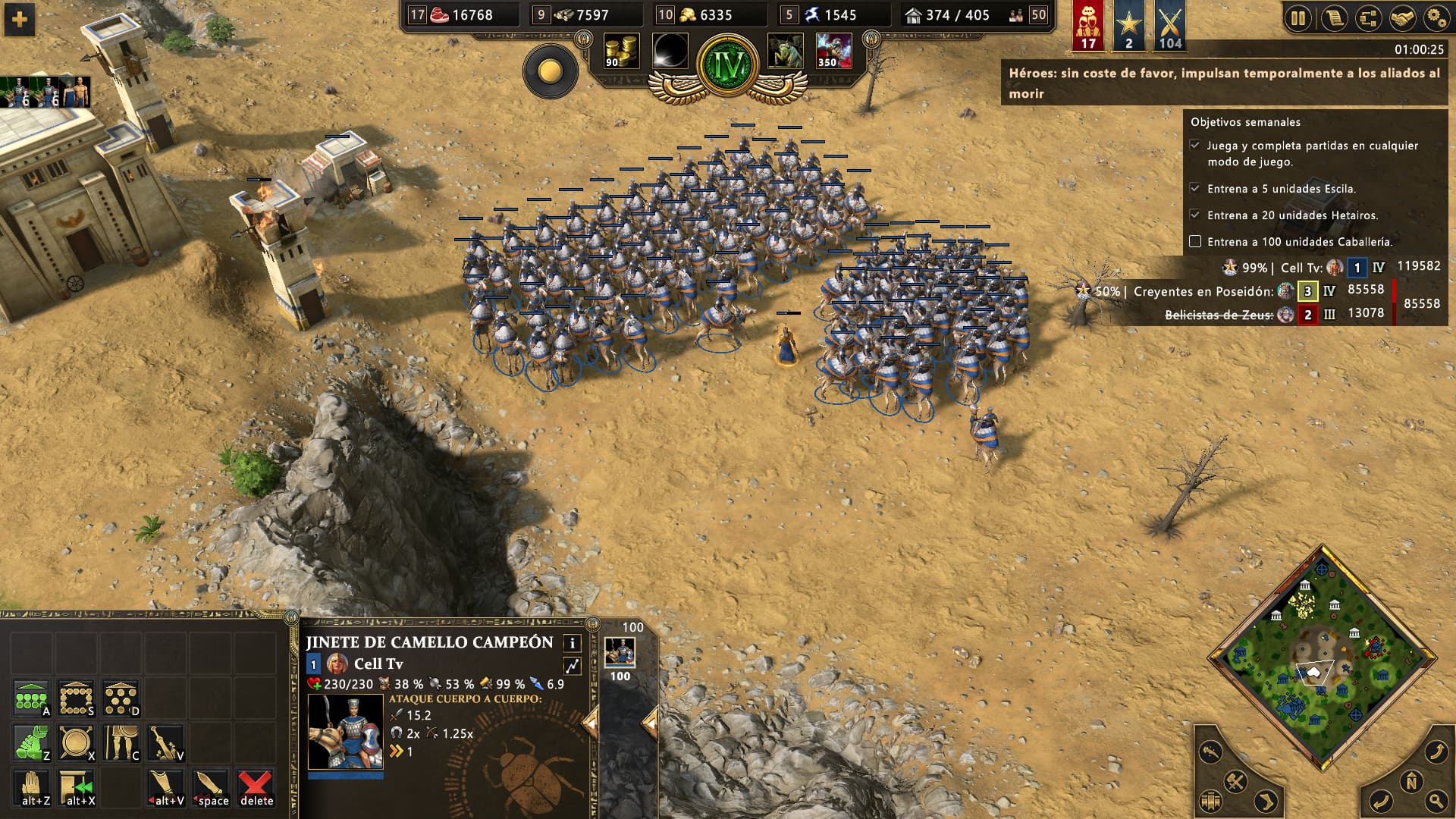
Task: Activate the eclipse god power
Action: [x=670, y=52]
